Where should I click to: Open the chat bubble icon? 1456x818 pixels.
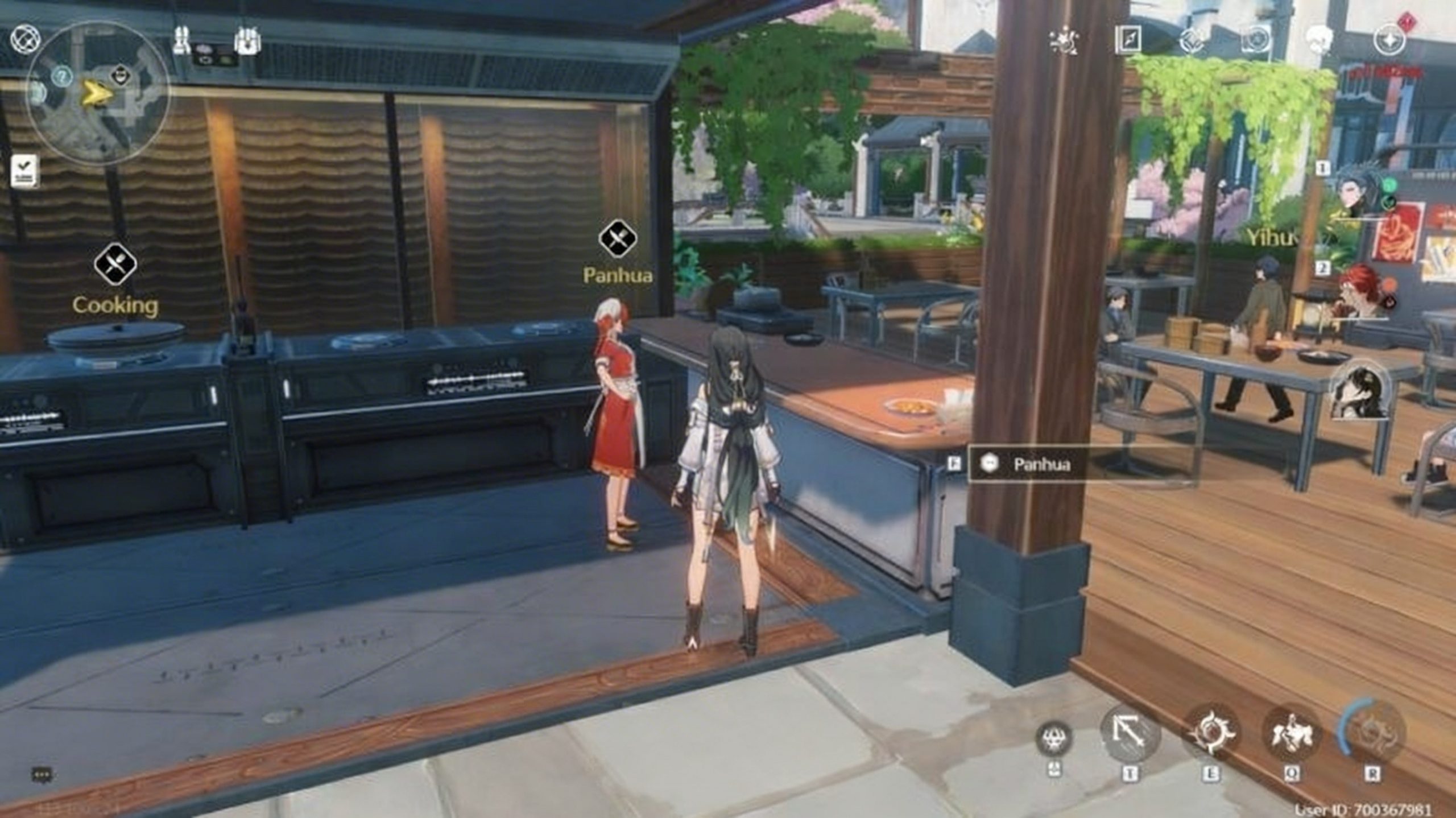[42, 774]
